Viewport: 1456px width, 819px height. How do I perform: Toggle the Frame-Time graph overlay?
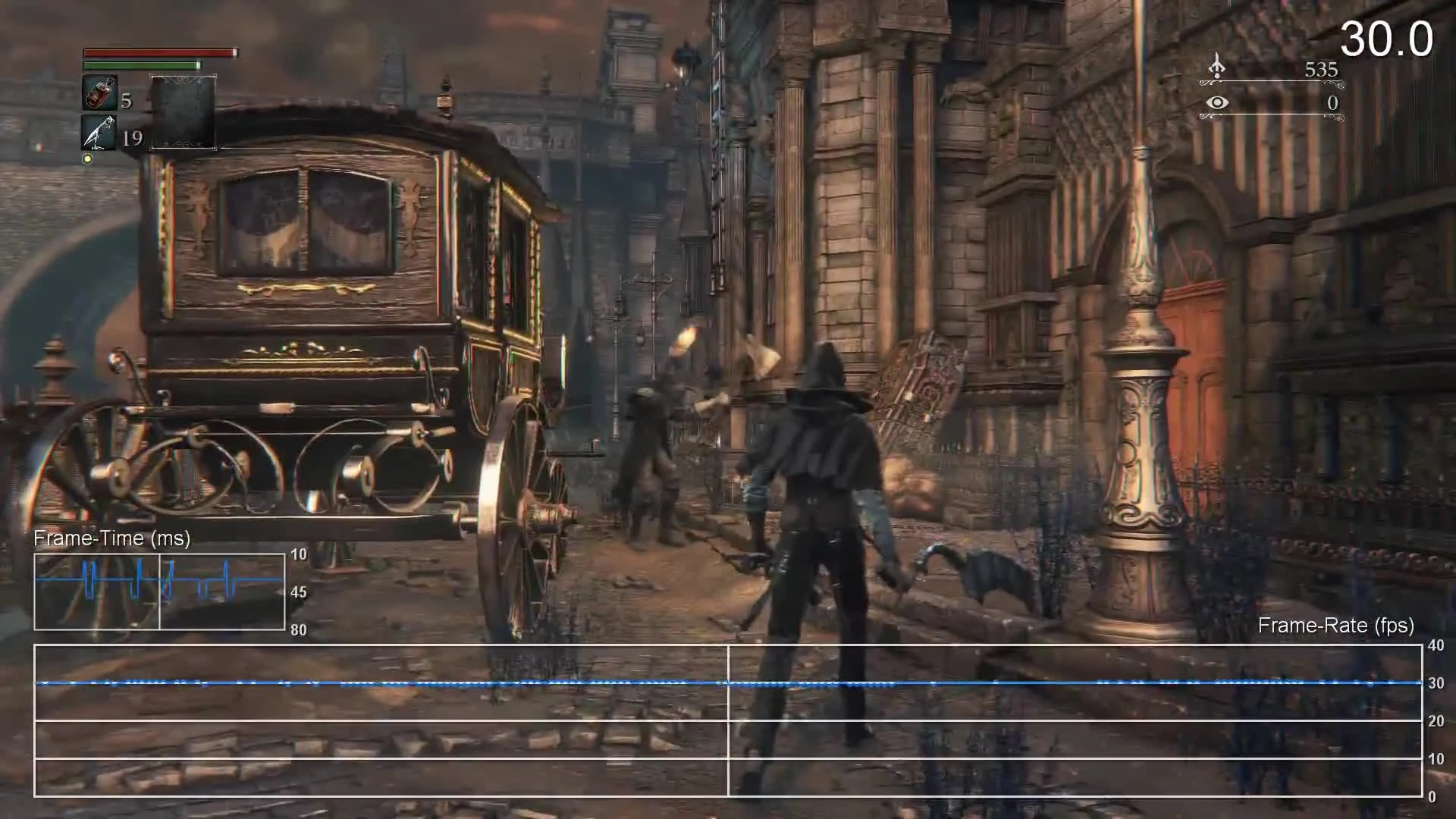pos(159,592)
